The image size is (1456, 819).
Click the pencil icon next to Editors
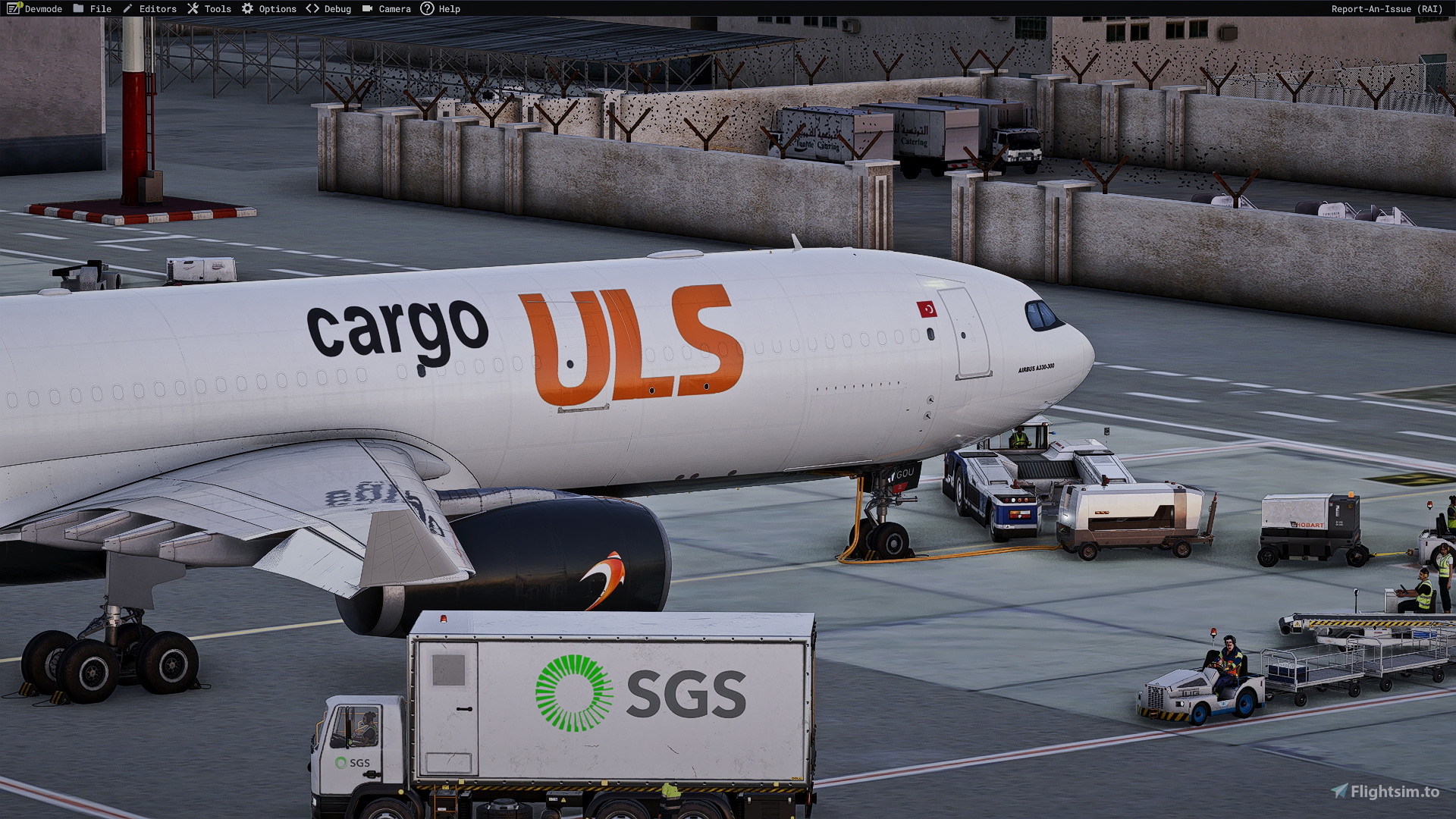127,8
